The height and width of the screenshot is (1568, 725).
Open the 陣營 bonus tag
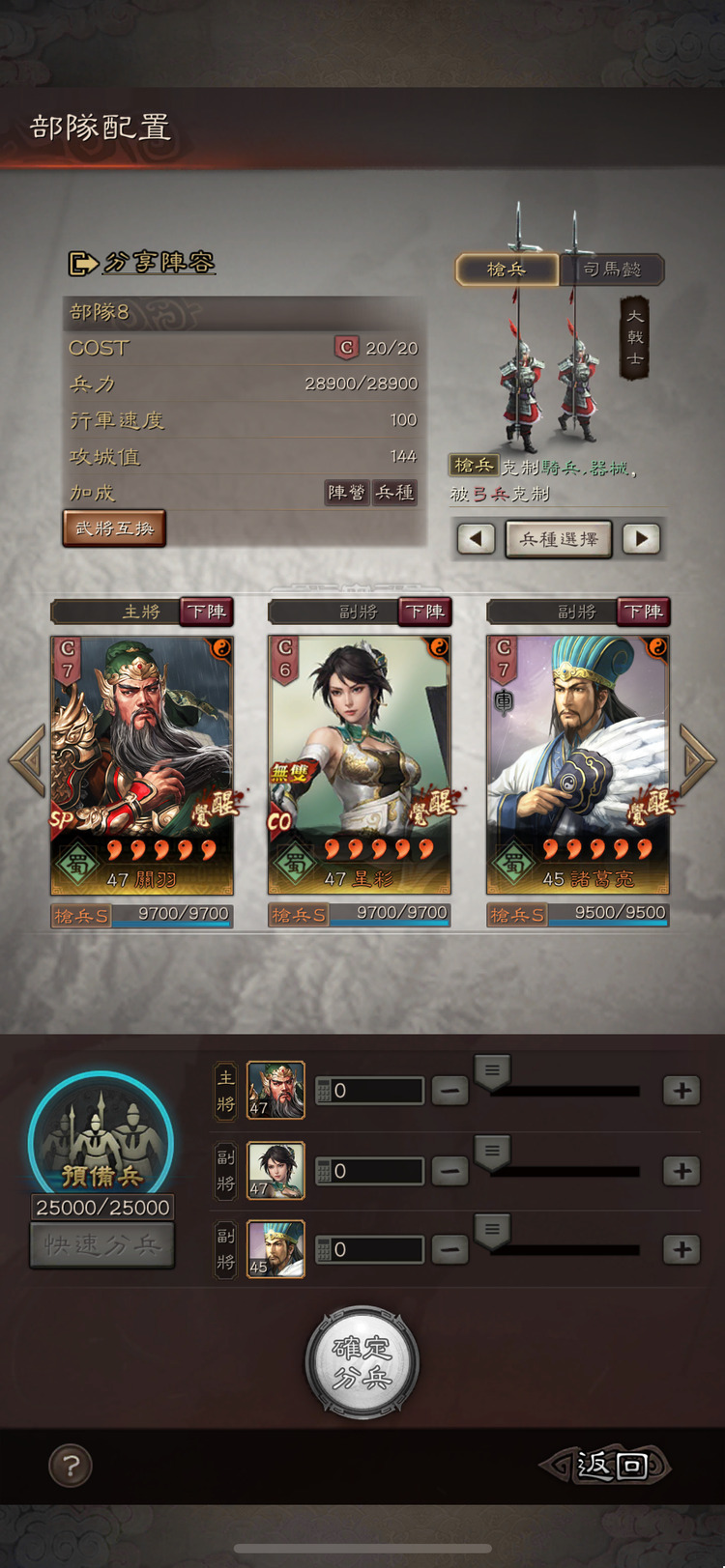346,493
